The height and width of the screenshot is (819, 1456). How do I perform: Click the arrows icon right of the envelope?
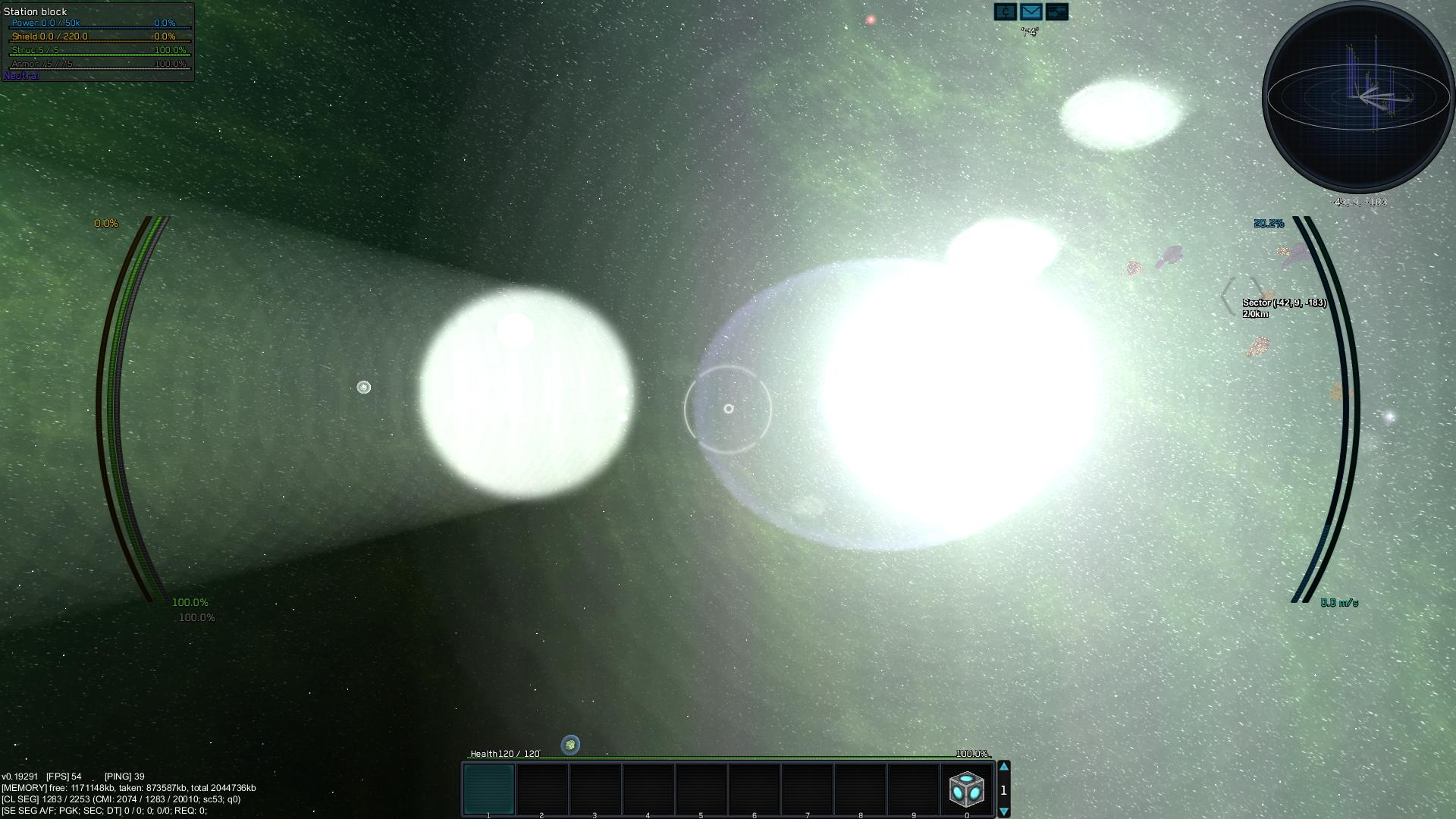[x=1056, y=11]
